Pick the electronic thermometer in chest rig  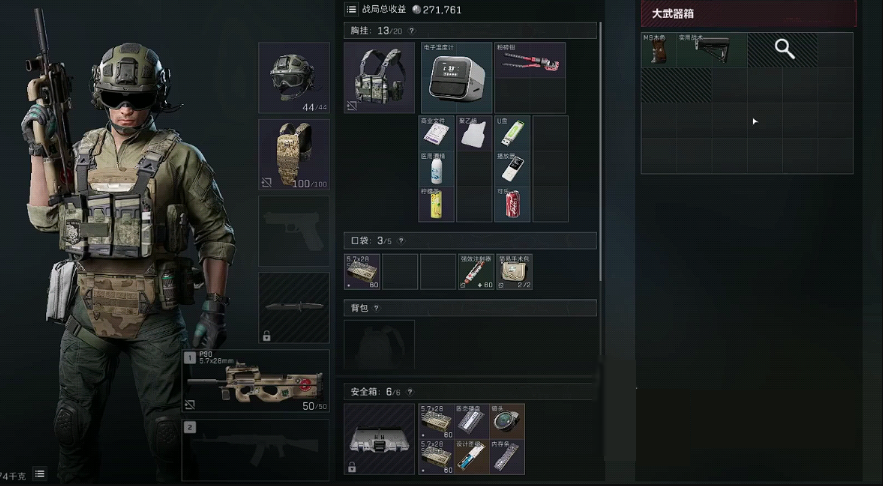pos(456,76)
